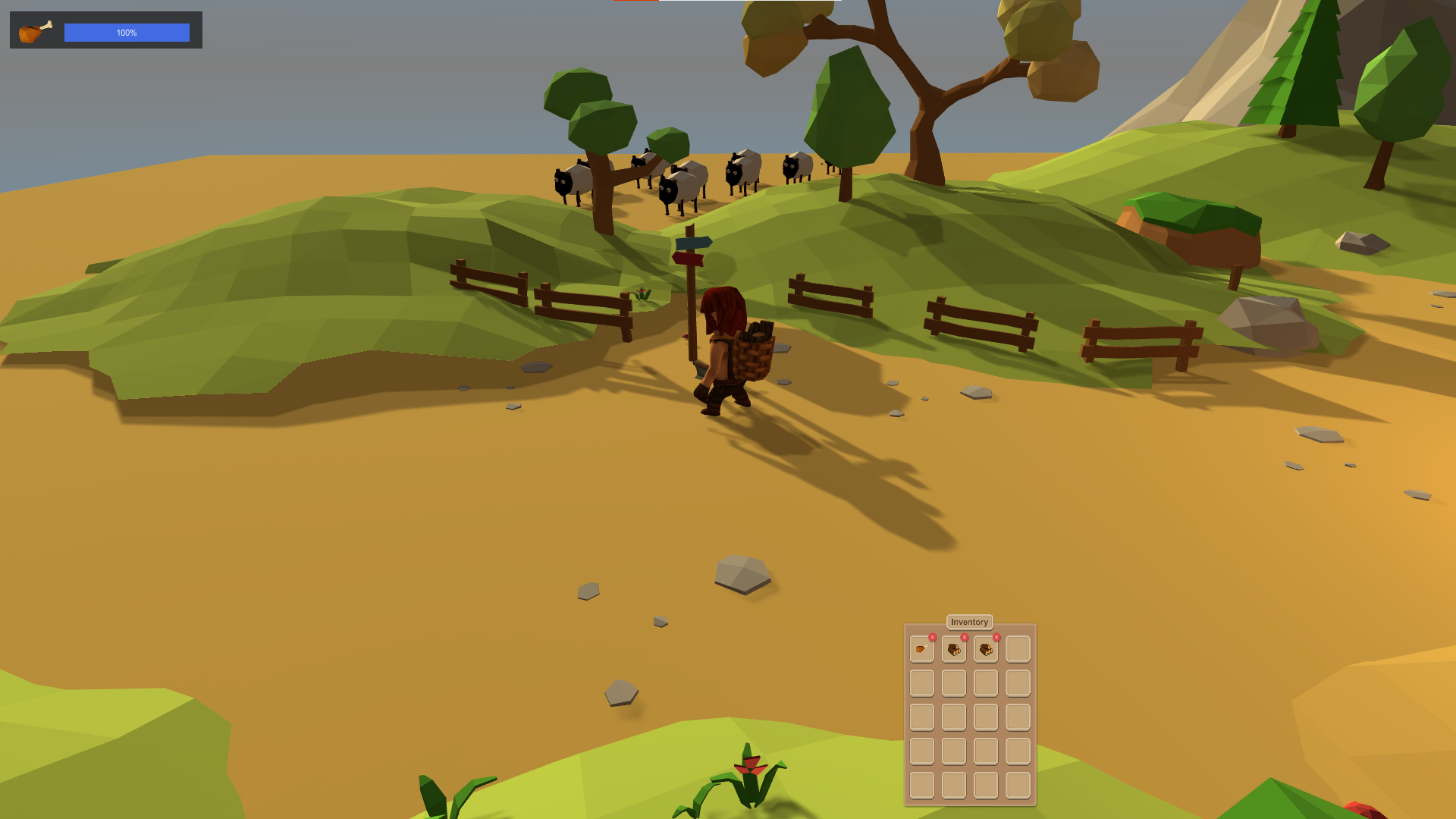Select the second wood logs stack in inventory
Image resolution: width=1456 pixels, height=819 pixels.
pyautogui.click(x=987, y=650)
